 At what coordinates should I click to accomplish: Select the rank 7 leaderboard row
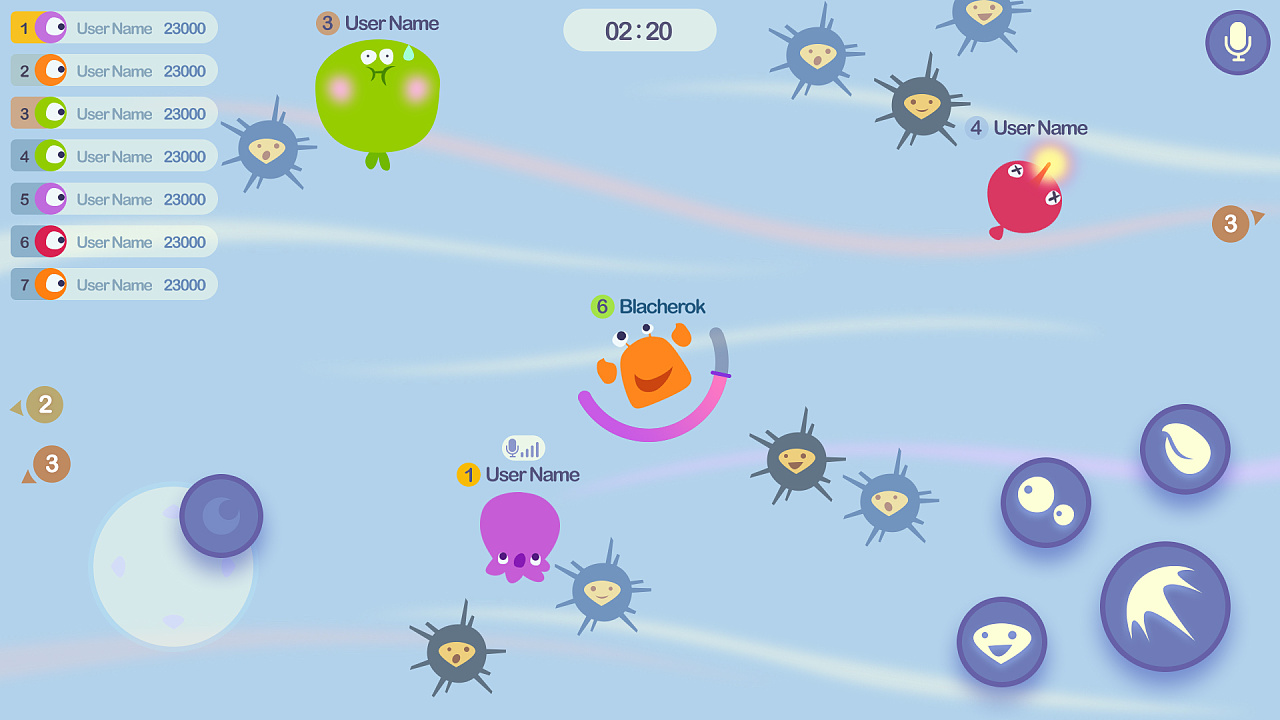point(114,284)
